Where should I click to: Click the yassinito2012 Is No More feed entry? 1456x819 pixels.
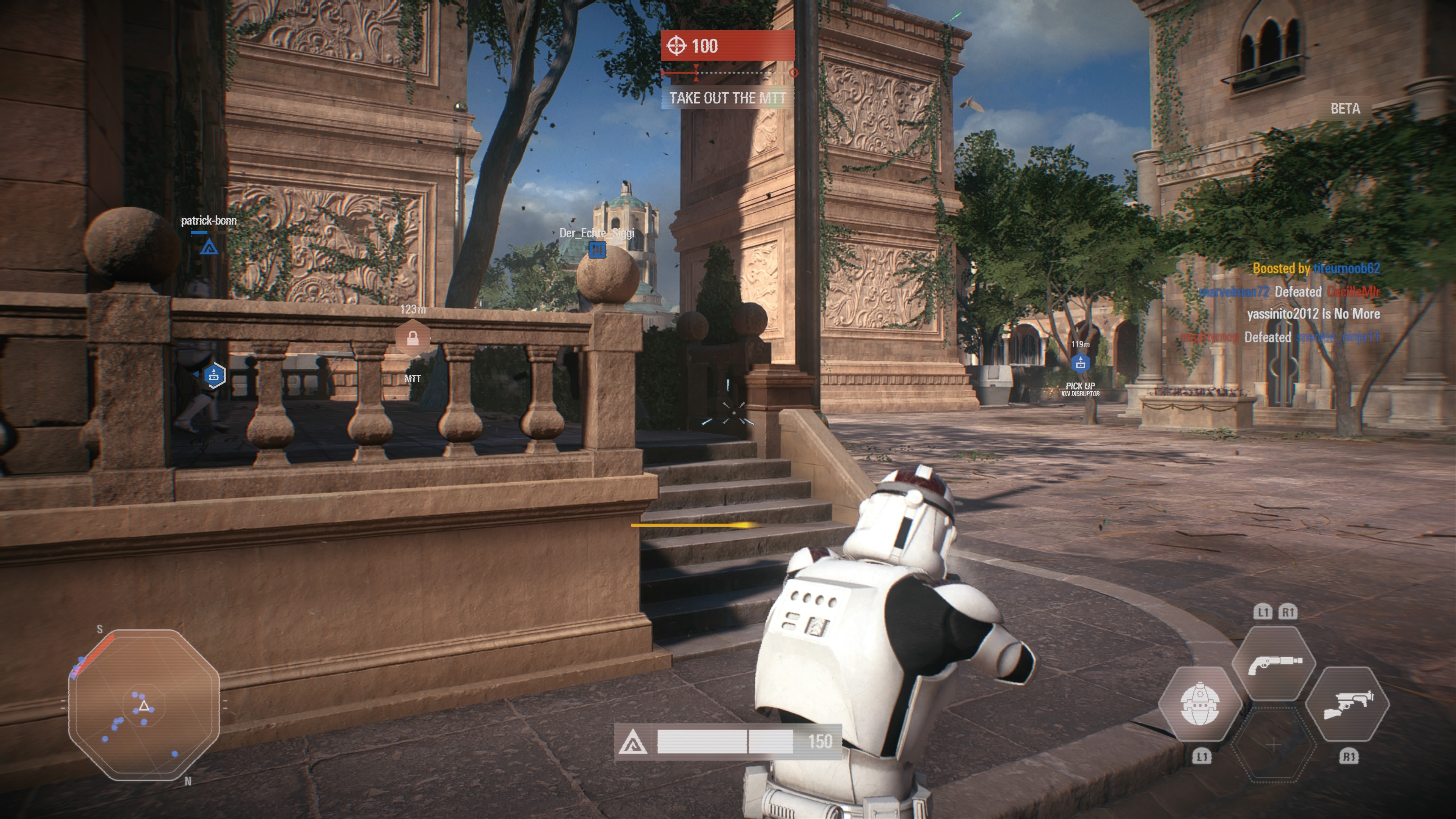click(x=1313, y=314)
